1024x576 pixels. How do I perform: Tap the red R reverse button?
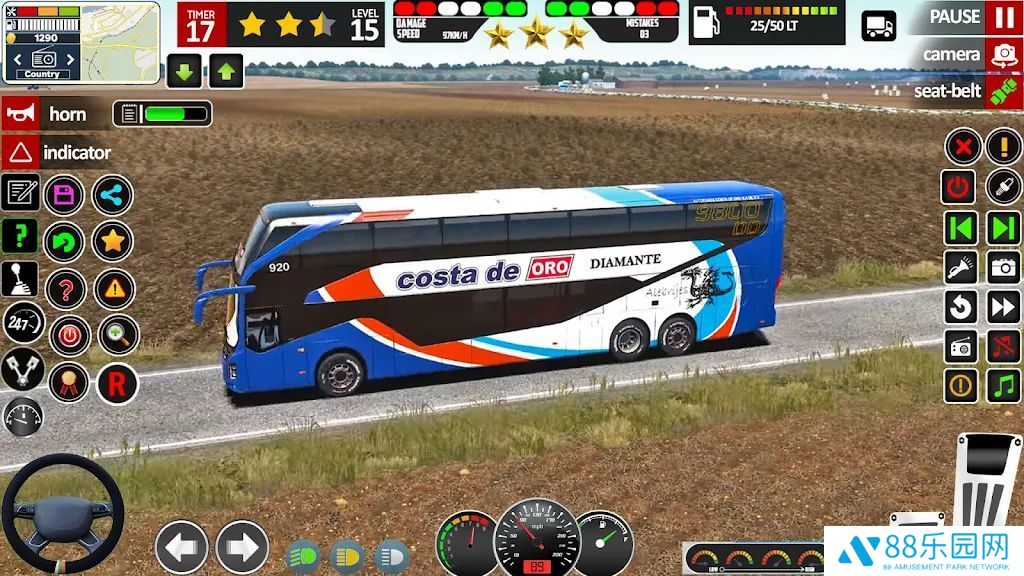pyautogui.click(x=117, y=383)
